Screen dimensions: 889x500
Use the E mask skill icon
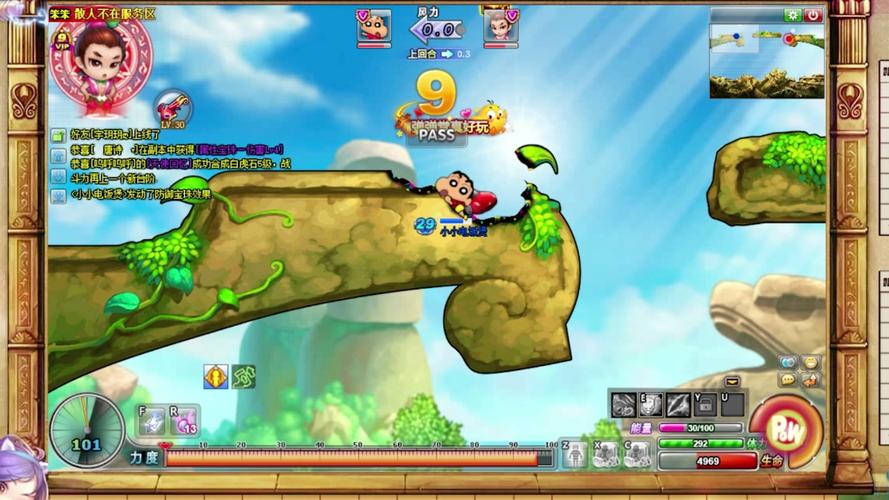click(651, 405)
